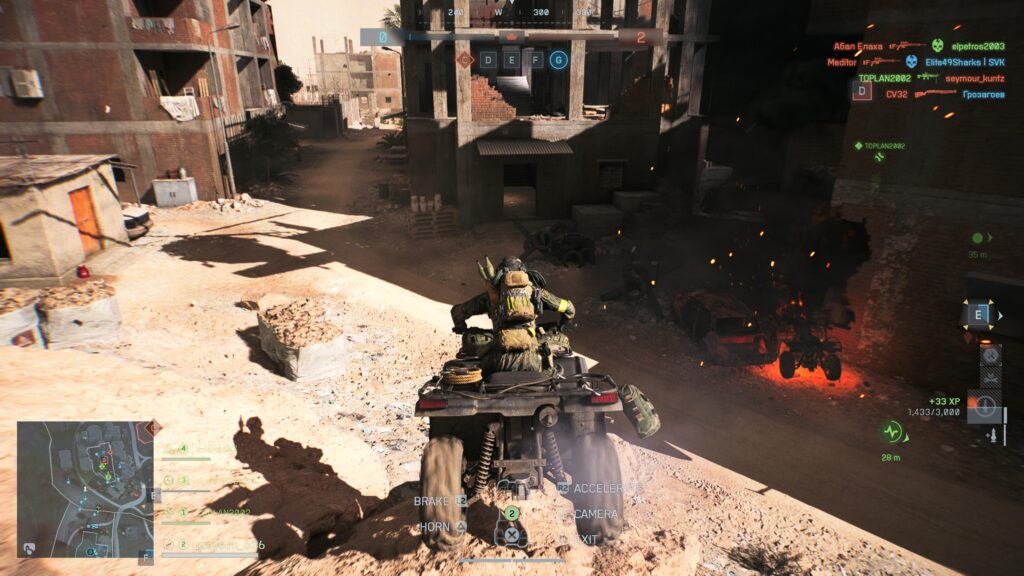
Task: Select Elite49Sharks | SVK kill feed entry
Action: [965, 62]
